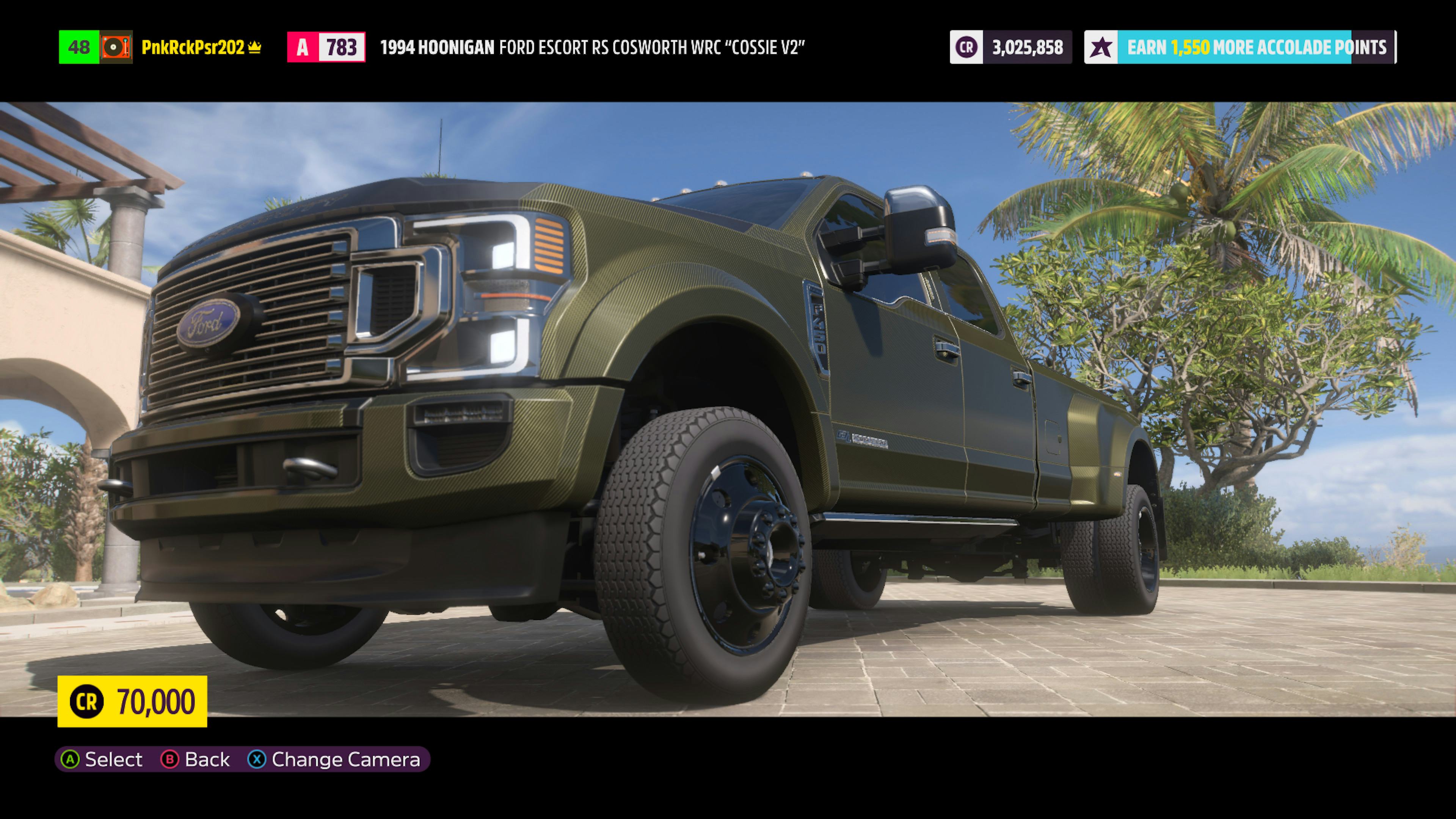This screenshot has width=1456, height=819.
Task: Select the Cossie V2 car title text
Action: (x=593, y=48)
